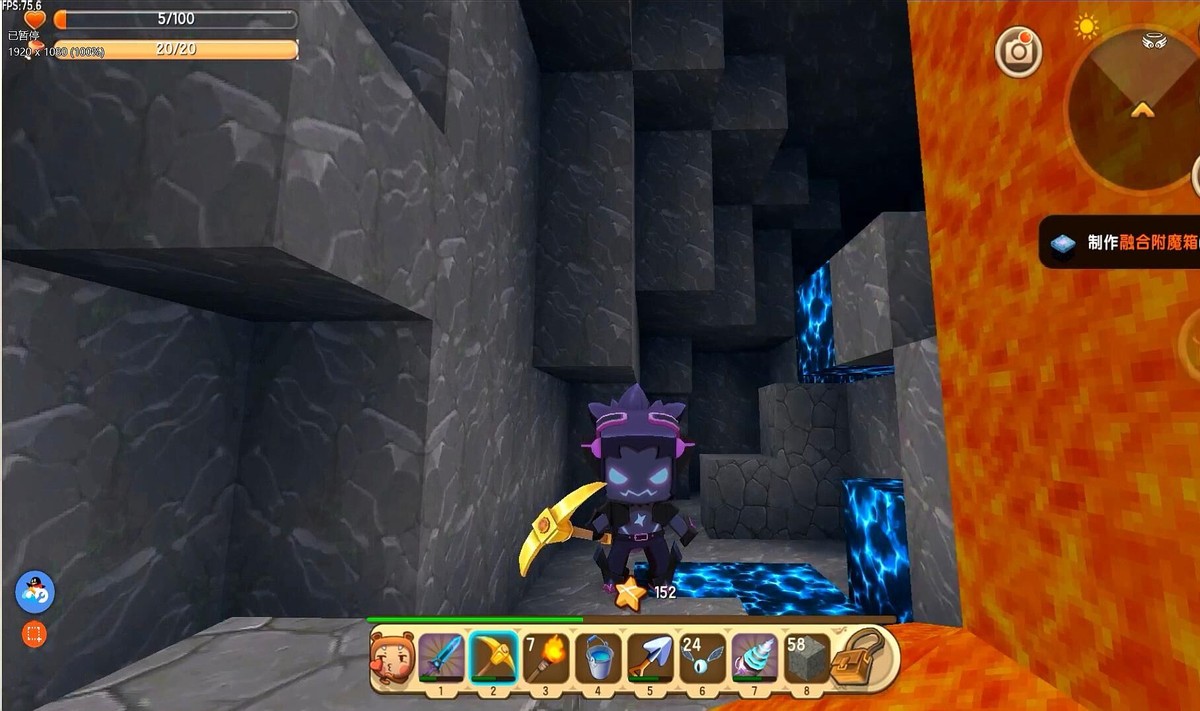Choose the torch stack in the hotbar
Image resolution: width=1200 pixels, height=711 pixels.
[545, 657]
